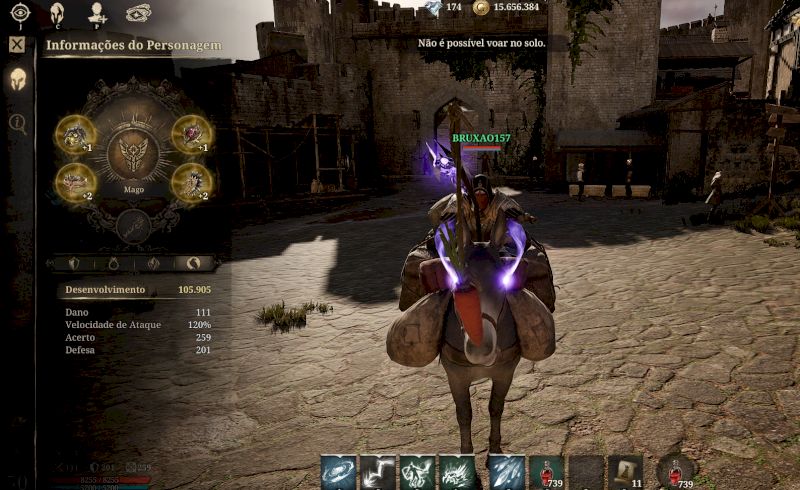Open the magnifier info sidebar tab
This screenshot has height=490, width=800.
coord(17,123)
